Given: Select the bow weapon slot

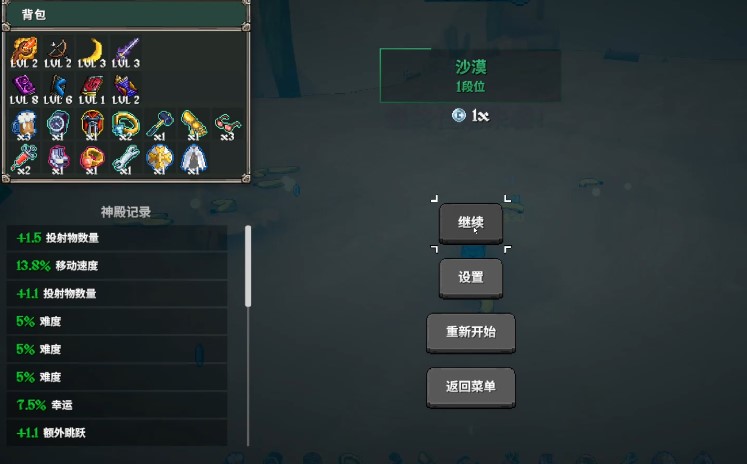Looking at the screenshot, I should coord(58,49).
